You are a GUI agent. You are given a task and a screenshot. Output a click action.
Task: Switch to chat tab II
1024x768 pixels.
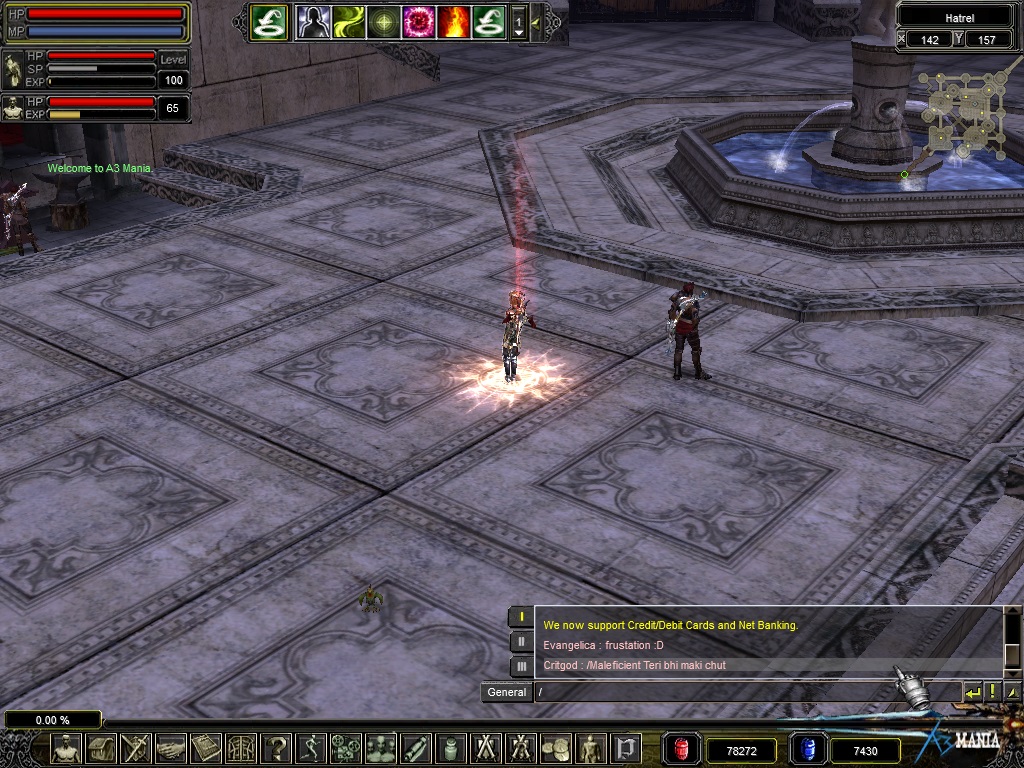click(x=521, y=642)
